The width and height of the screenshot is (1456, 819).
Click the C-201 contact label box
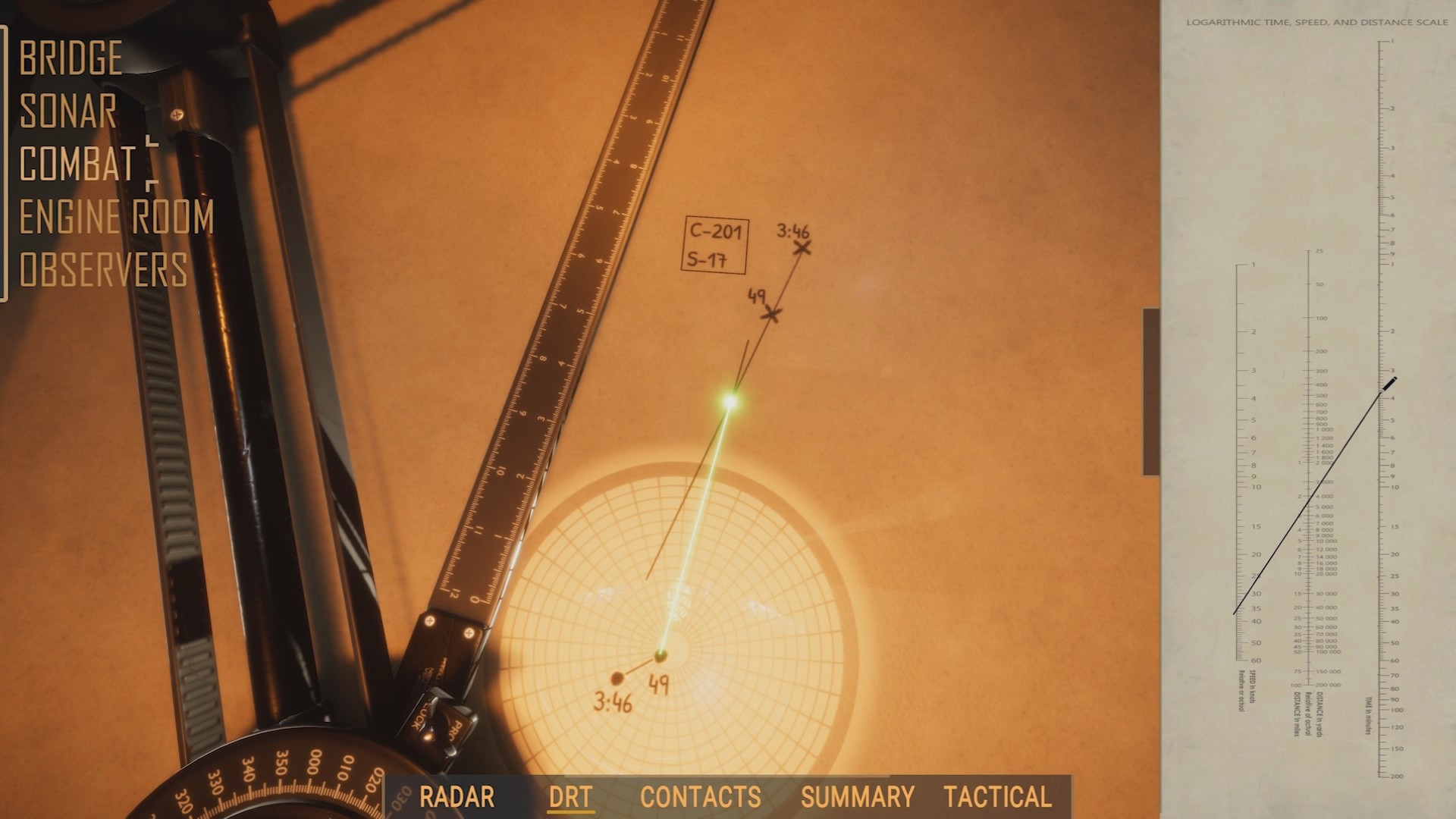(x=716, y=246)
